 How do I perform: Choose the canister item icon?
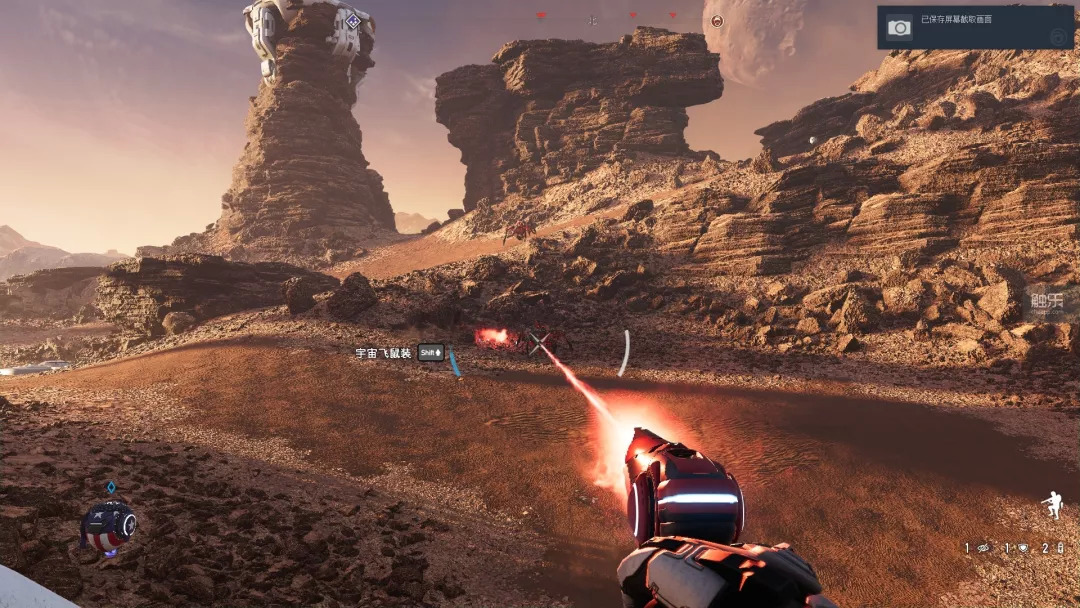point(1059,548)
